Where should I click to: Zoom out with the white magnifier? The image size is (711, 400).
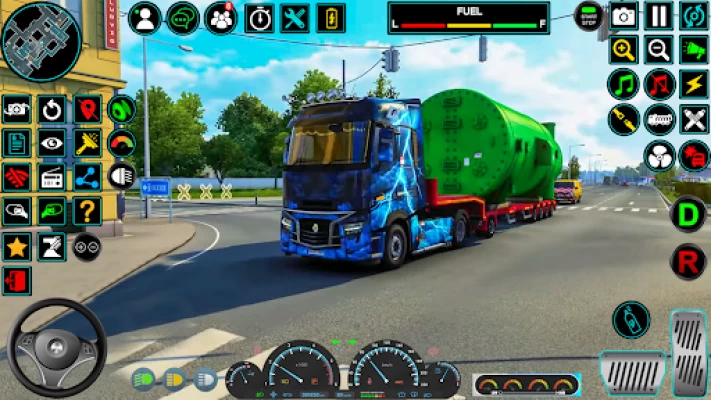658,50
